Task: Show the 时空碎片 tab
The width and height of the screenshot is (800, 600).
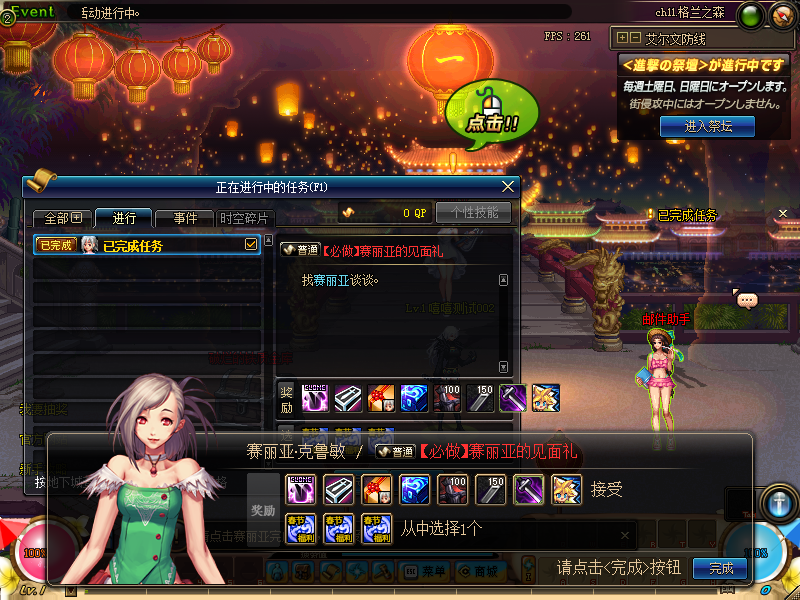Action: [243, 218]
